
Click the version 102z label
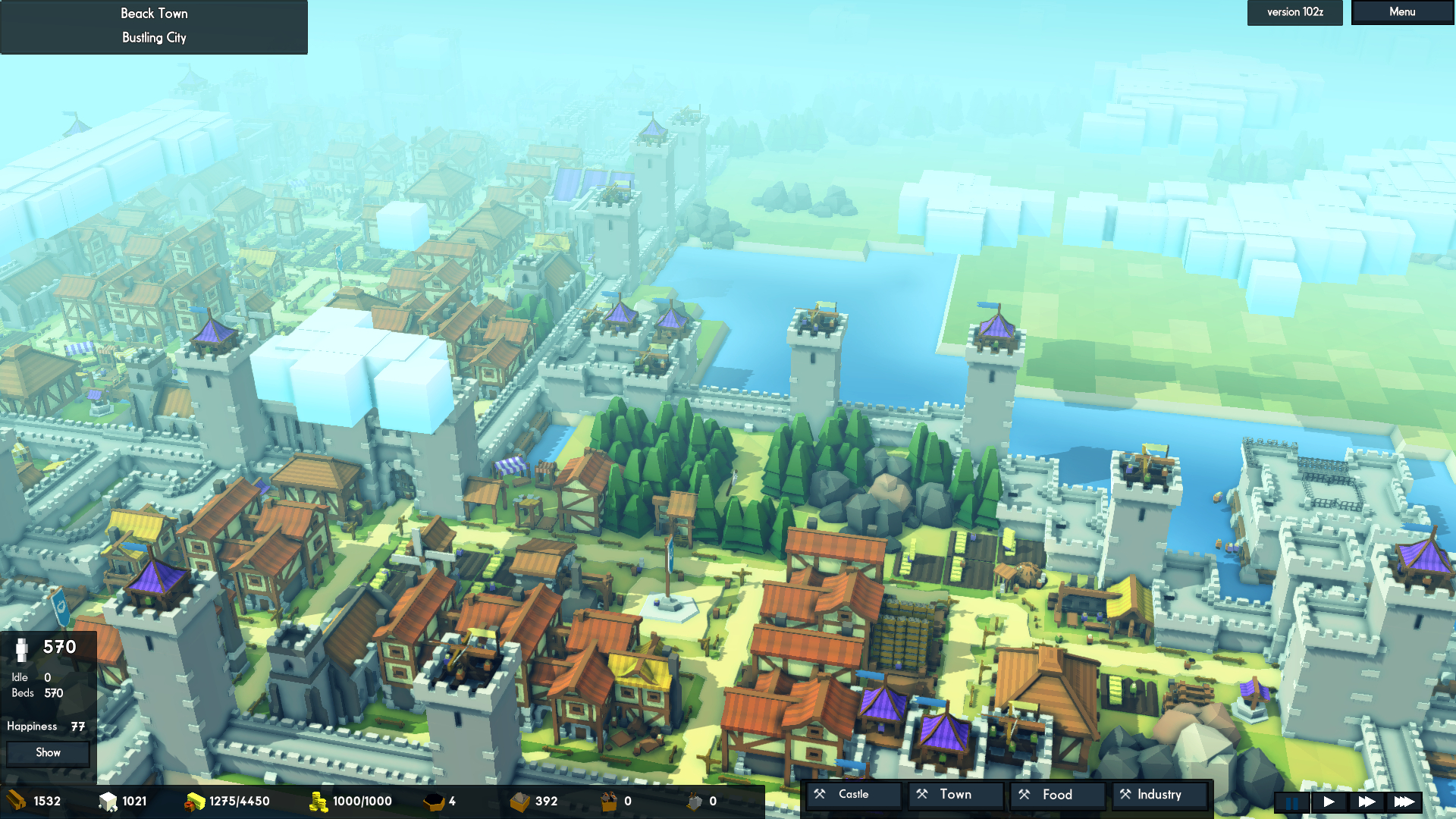click(1294, 12)
